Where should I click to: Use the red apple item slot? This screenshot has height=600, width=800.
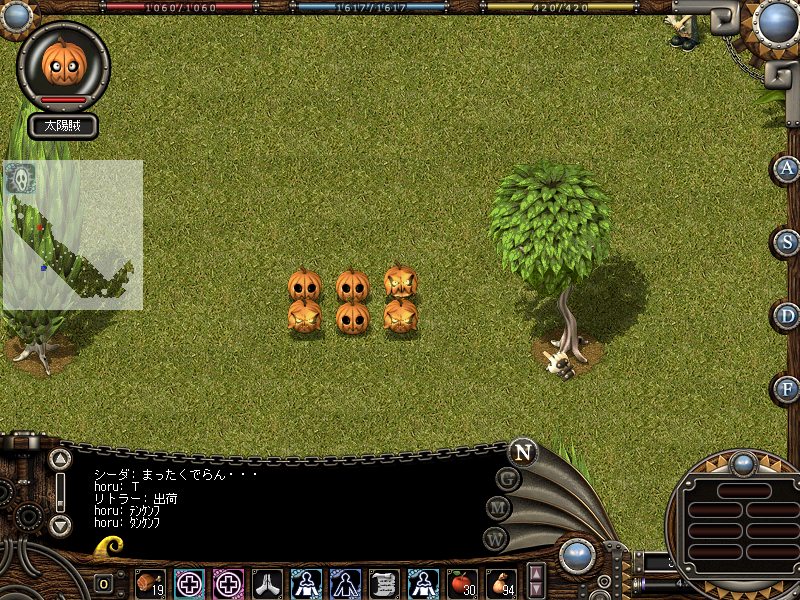tap(462, 582)
